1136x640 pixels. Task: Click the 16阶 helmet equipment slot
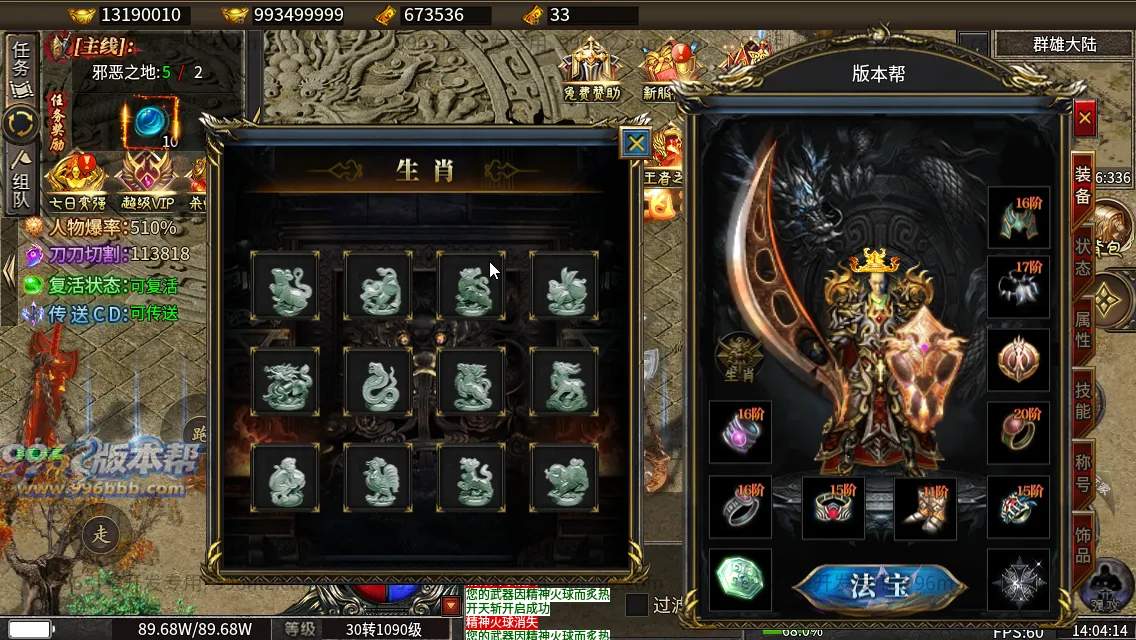tap(1018, 217)
